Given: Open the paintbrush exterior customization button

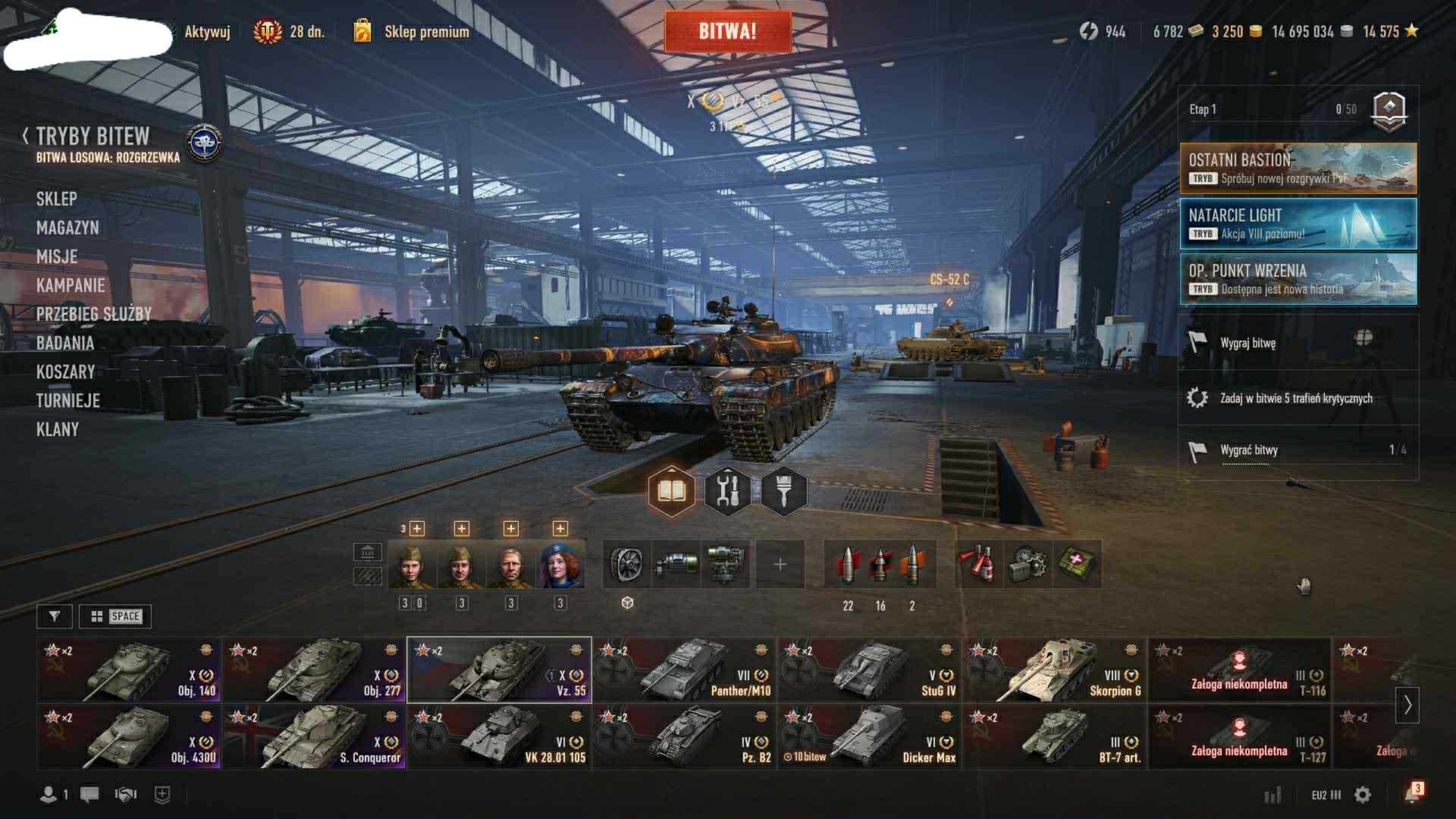Looking at the screenshot, I should (783, 491).
